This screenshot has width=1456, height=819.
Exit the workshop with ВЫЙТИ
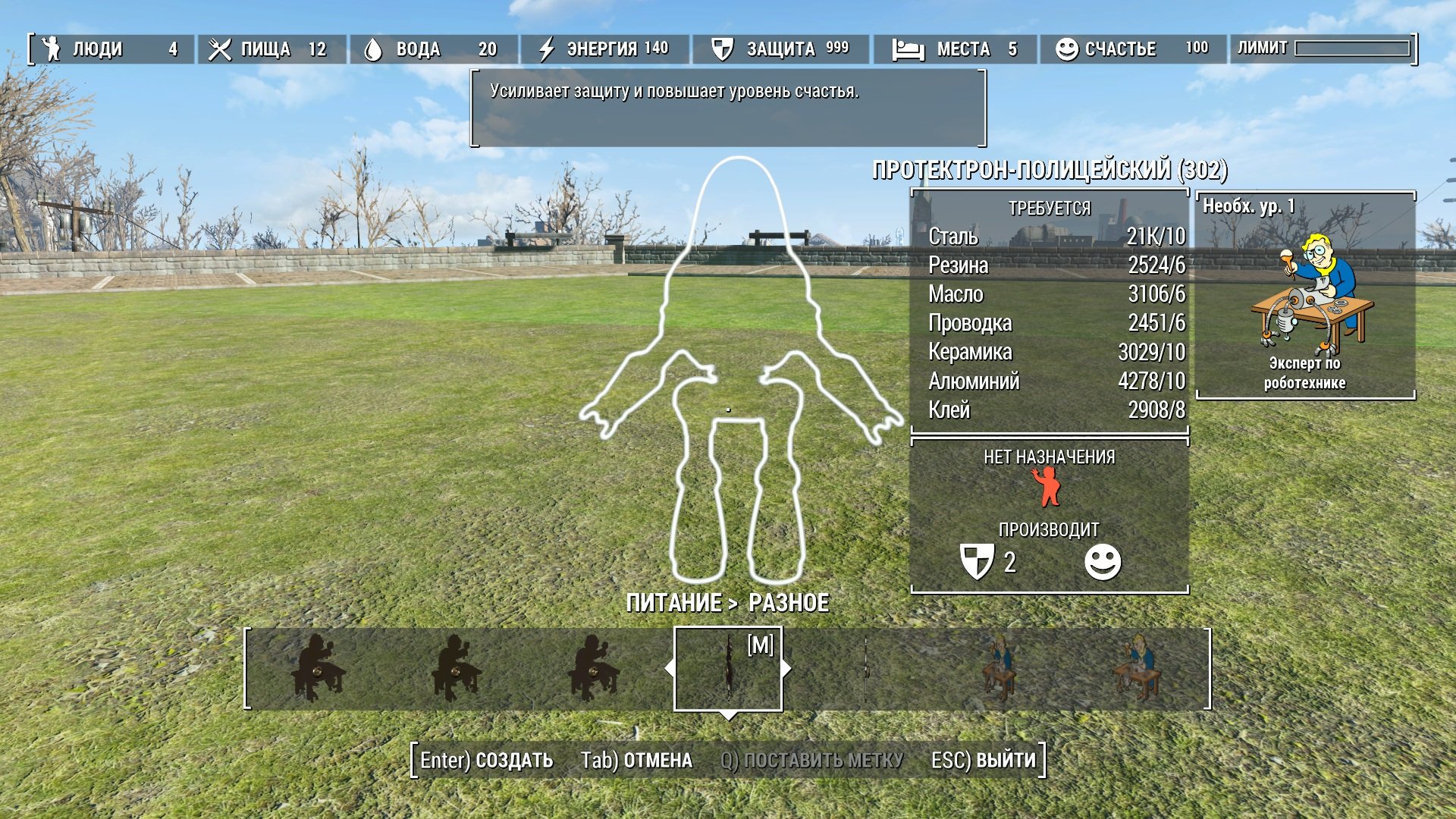coord(984,760)
